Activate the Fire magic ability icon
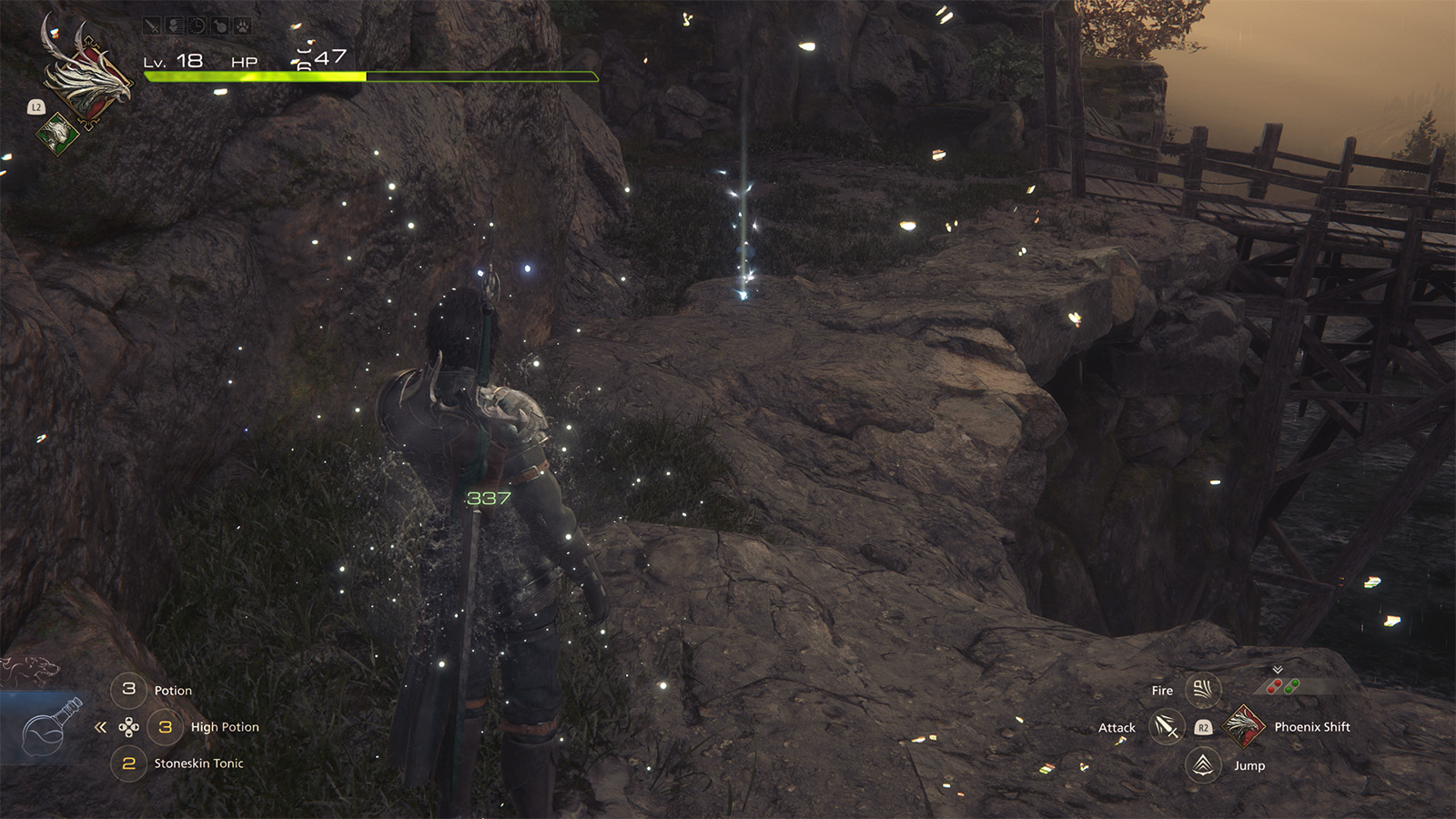1456x819 pixels. coord(1202,690)
